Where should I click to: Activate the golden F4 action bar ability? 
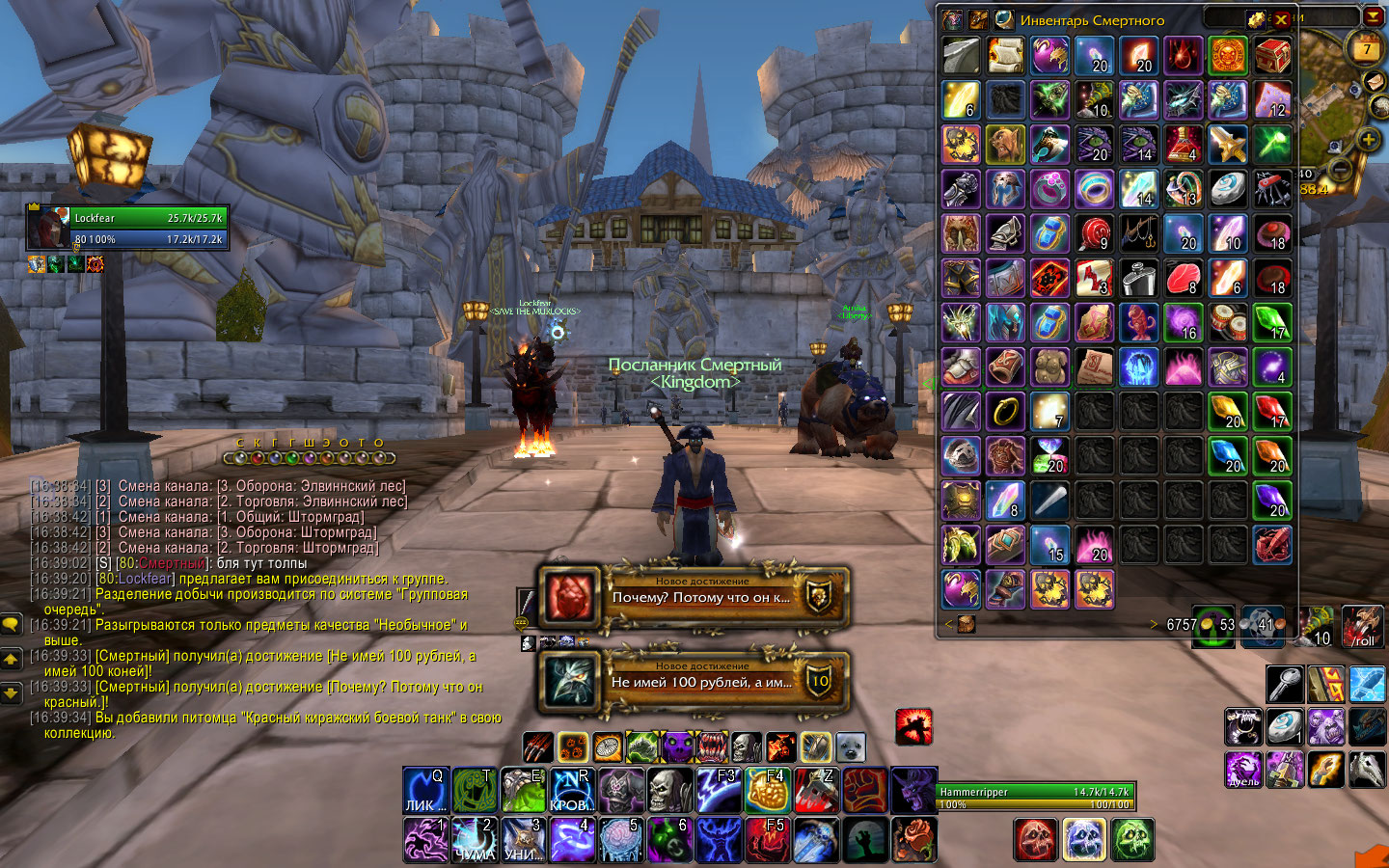pyautogui.click(x=769, y=791)
